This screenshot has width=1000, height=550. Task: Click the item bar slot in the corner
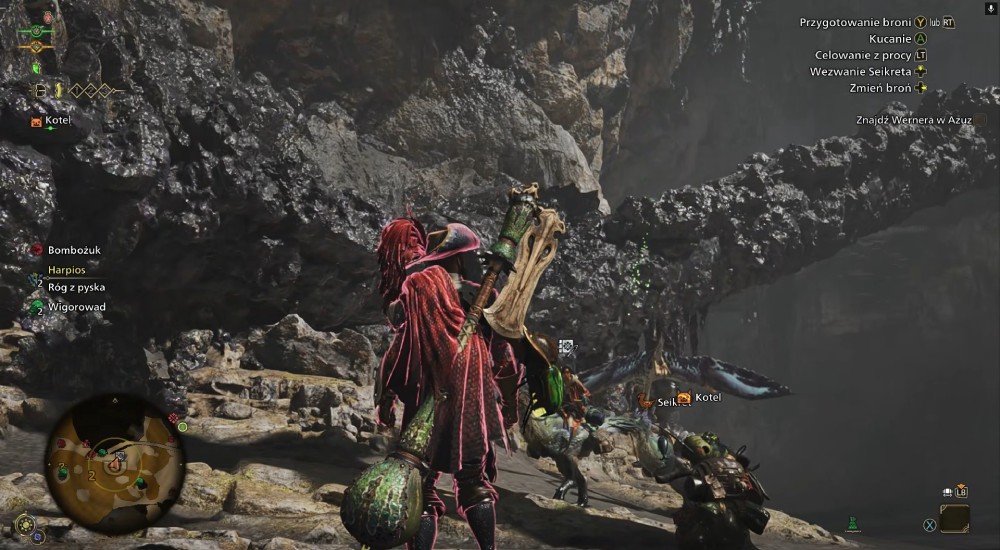pos(954,518)
